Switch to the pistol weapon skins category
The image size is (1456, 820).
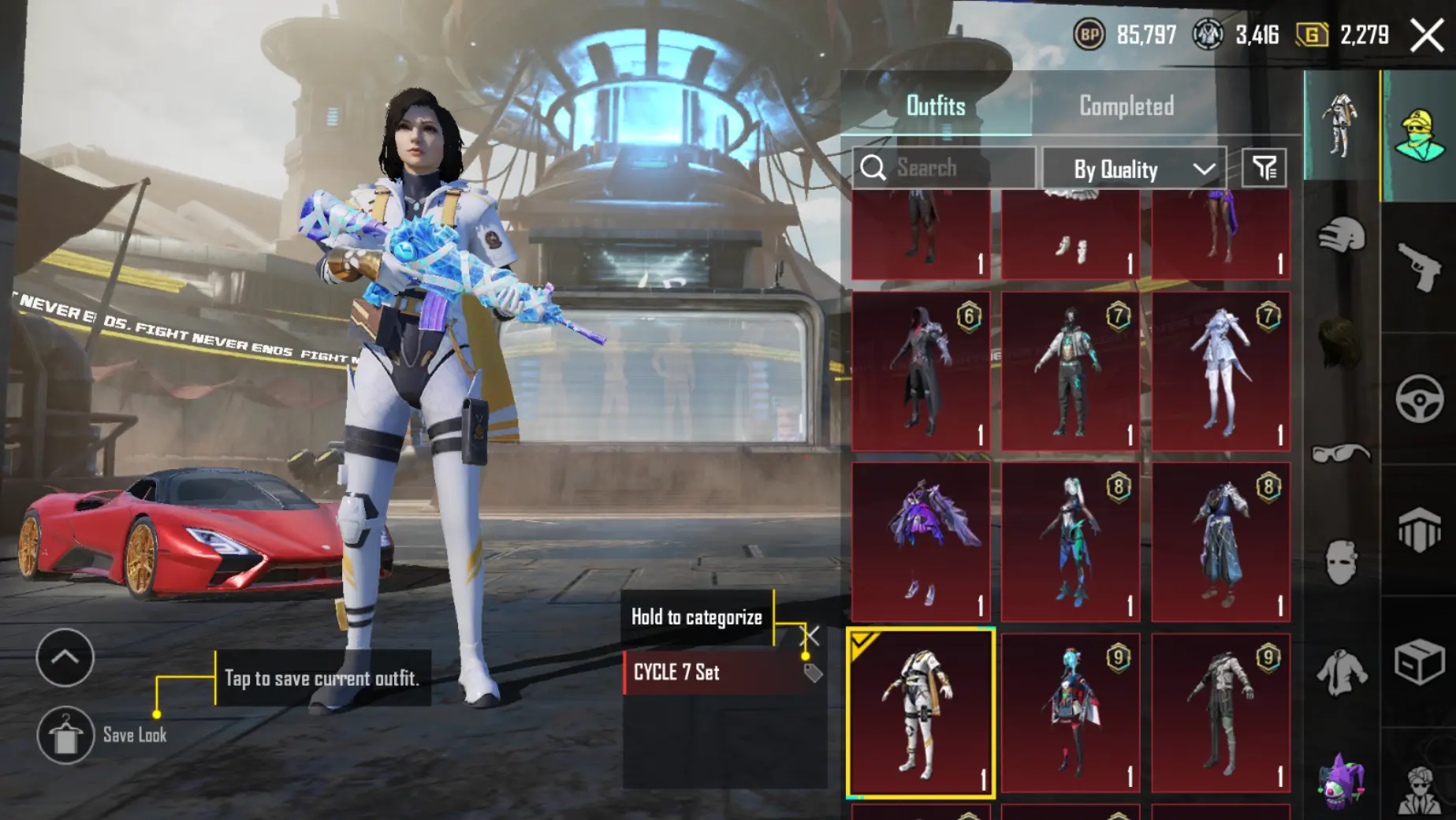pos(1419,266)
